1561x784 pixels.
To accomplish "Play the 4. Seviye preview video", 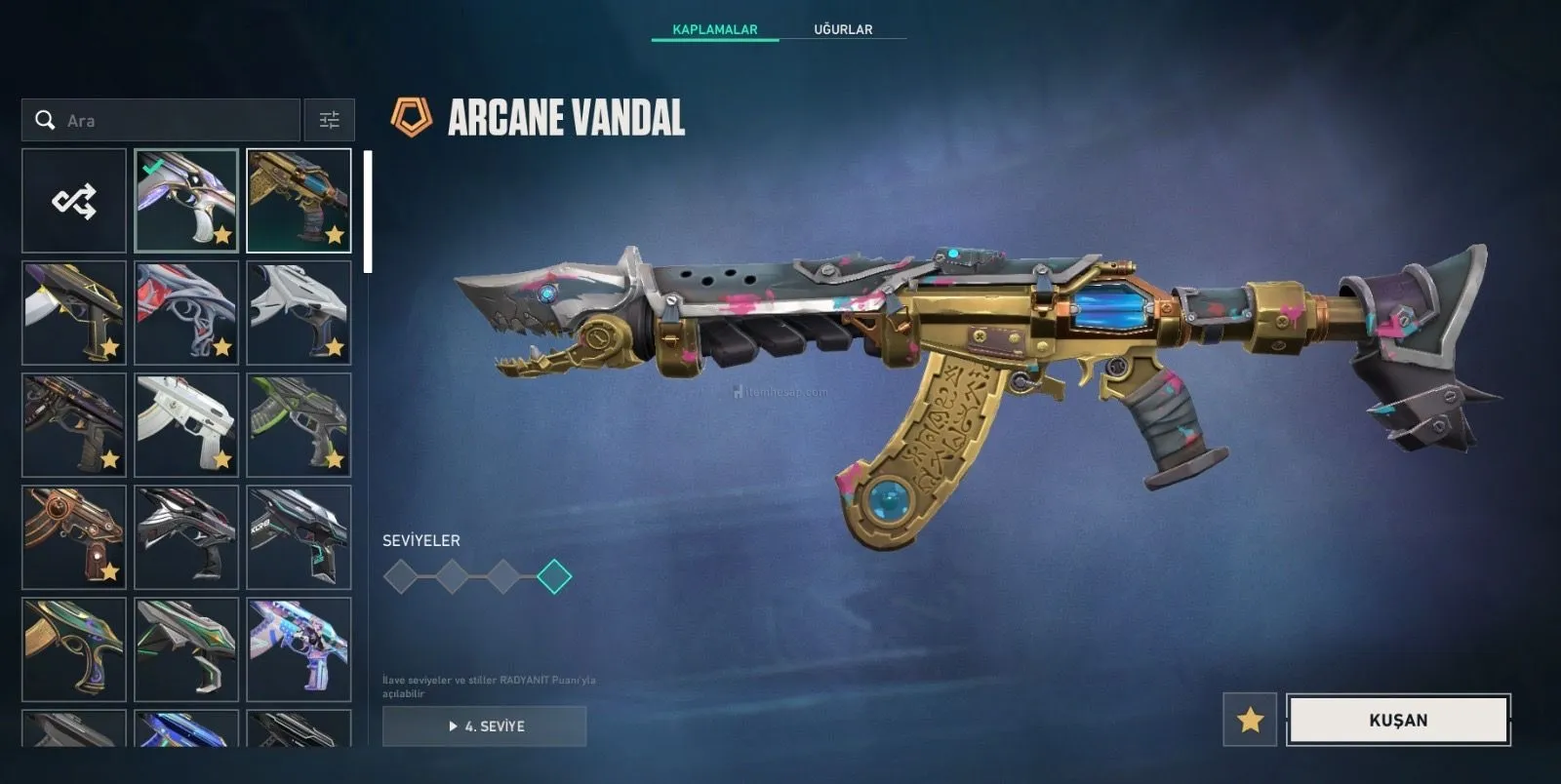I will (x=485, y=726).
